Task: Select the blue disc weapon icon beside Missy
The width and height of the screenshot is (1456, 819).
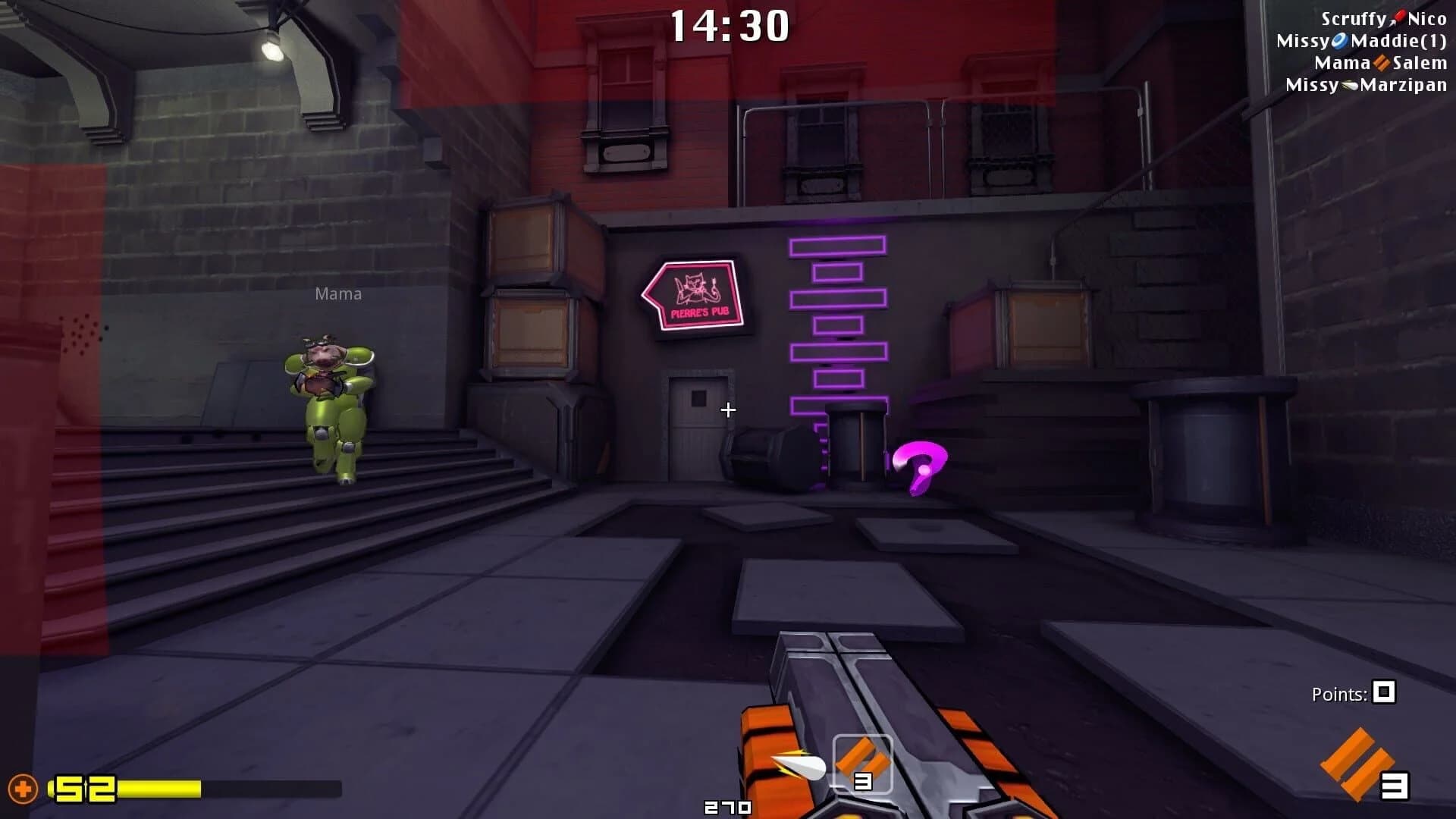Action: pyautogui.click(x=1341, y=39)
